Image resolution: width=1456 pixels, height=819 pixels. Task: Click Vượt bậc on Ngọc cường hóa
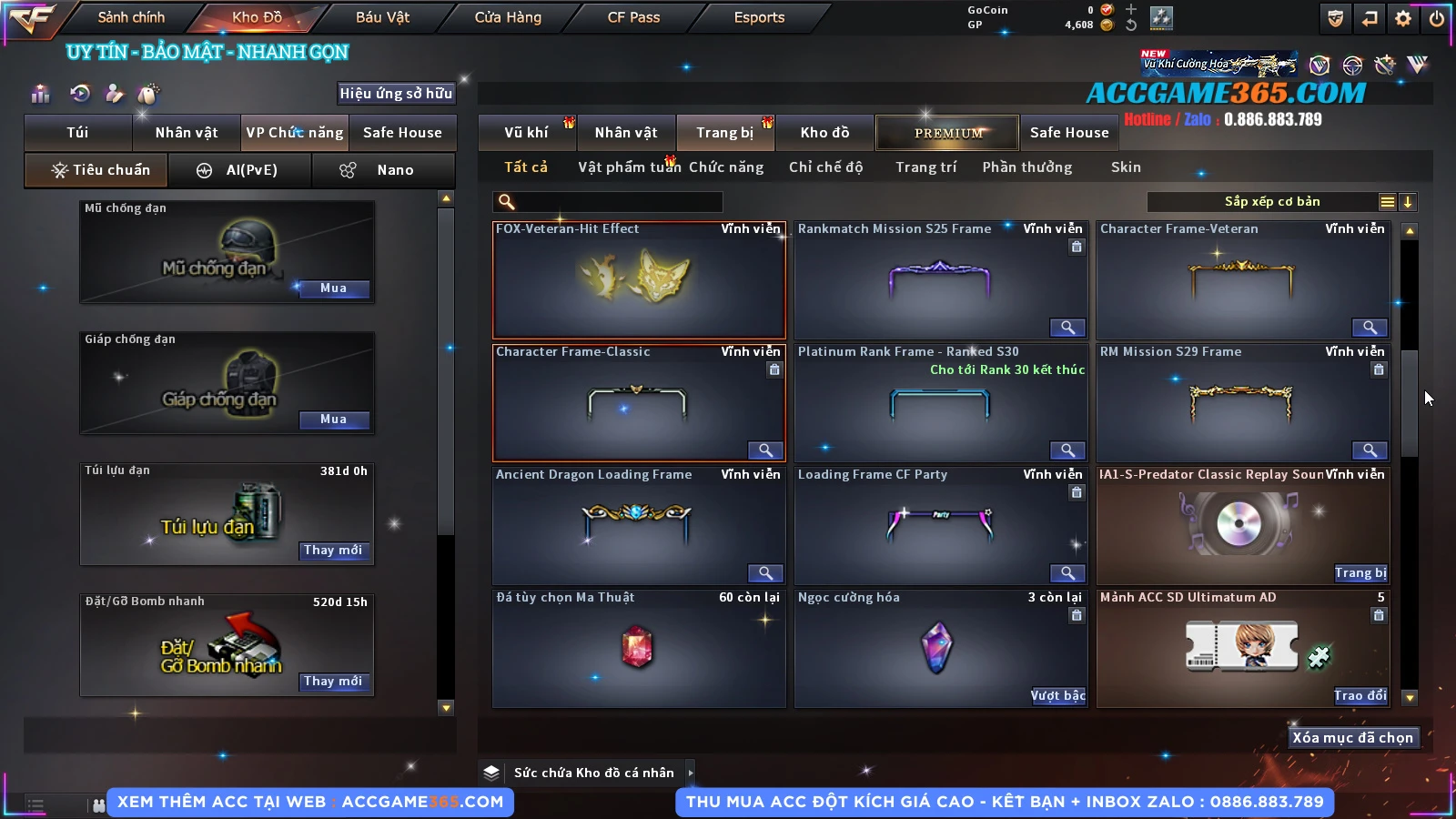coord(1057,696)
